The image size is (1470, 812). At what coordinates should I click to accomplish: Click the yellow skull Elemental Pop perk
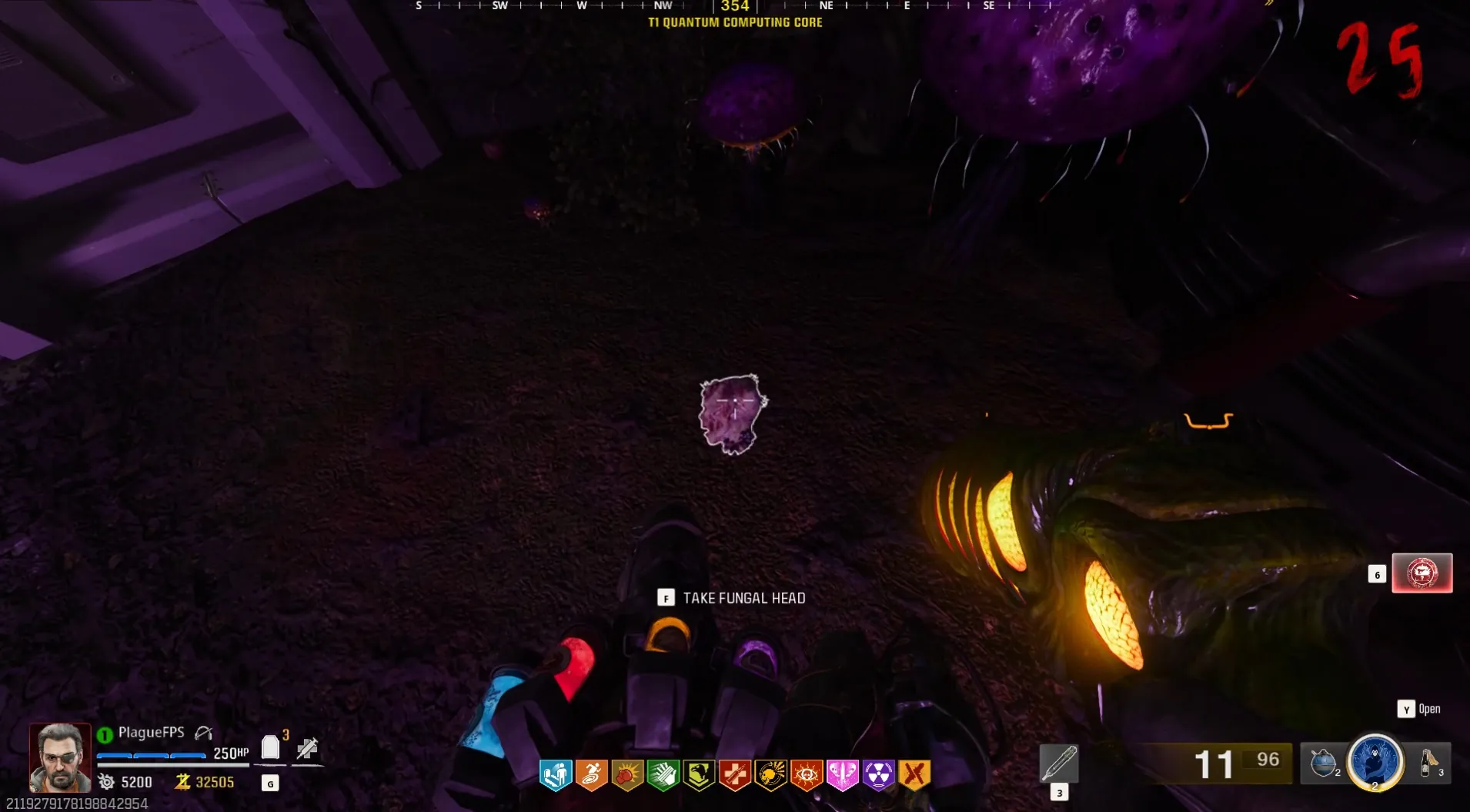click(x=770, y=774)
